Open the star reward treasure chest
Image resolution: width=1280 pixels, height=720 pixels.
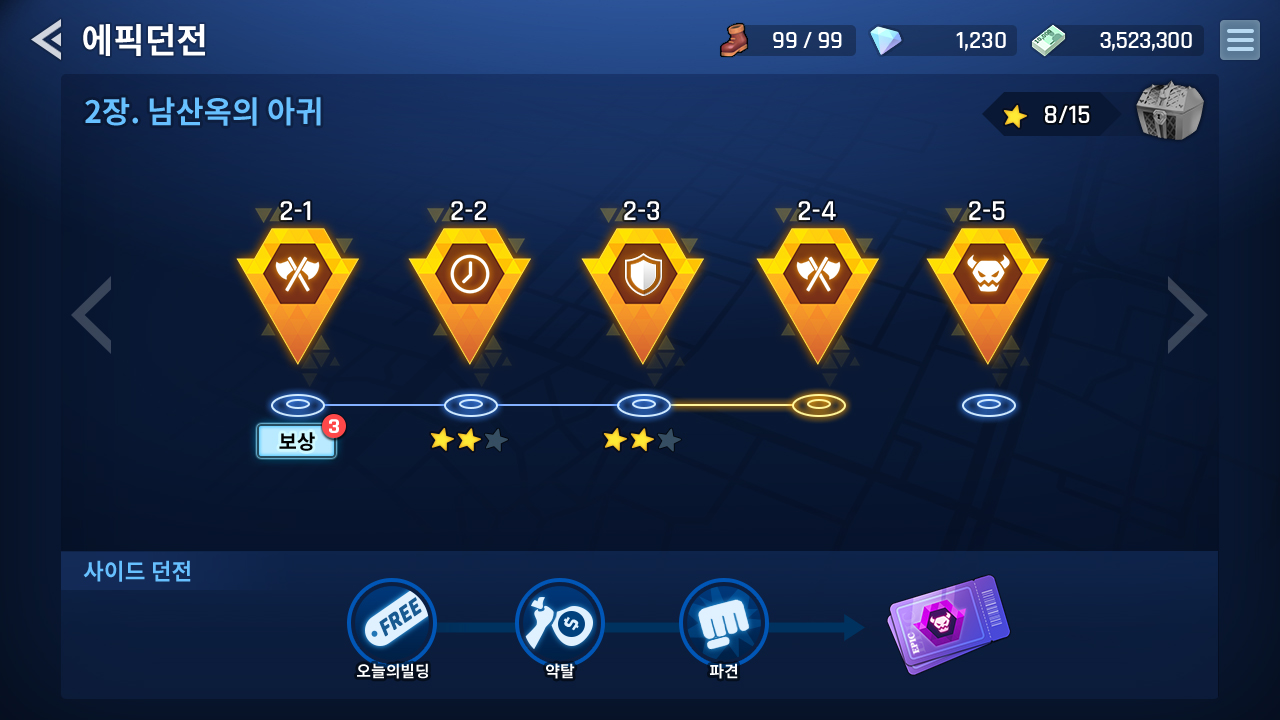pyautogui.click(x=1169, y=112)
